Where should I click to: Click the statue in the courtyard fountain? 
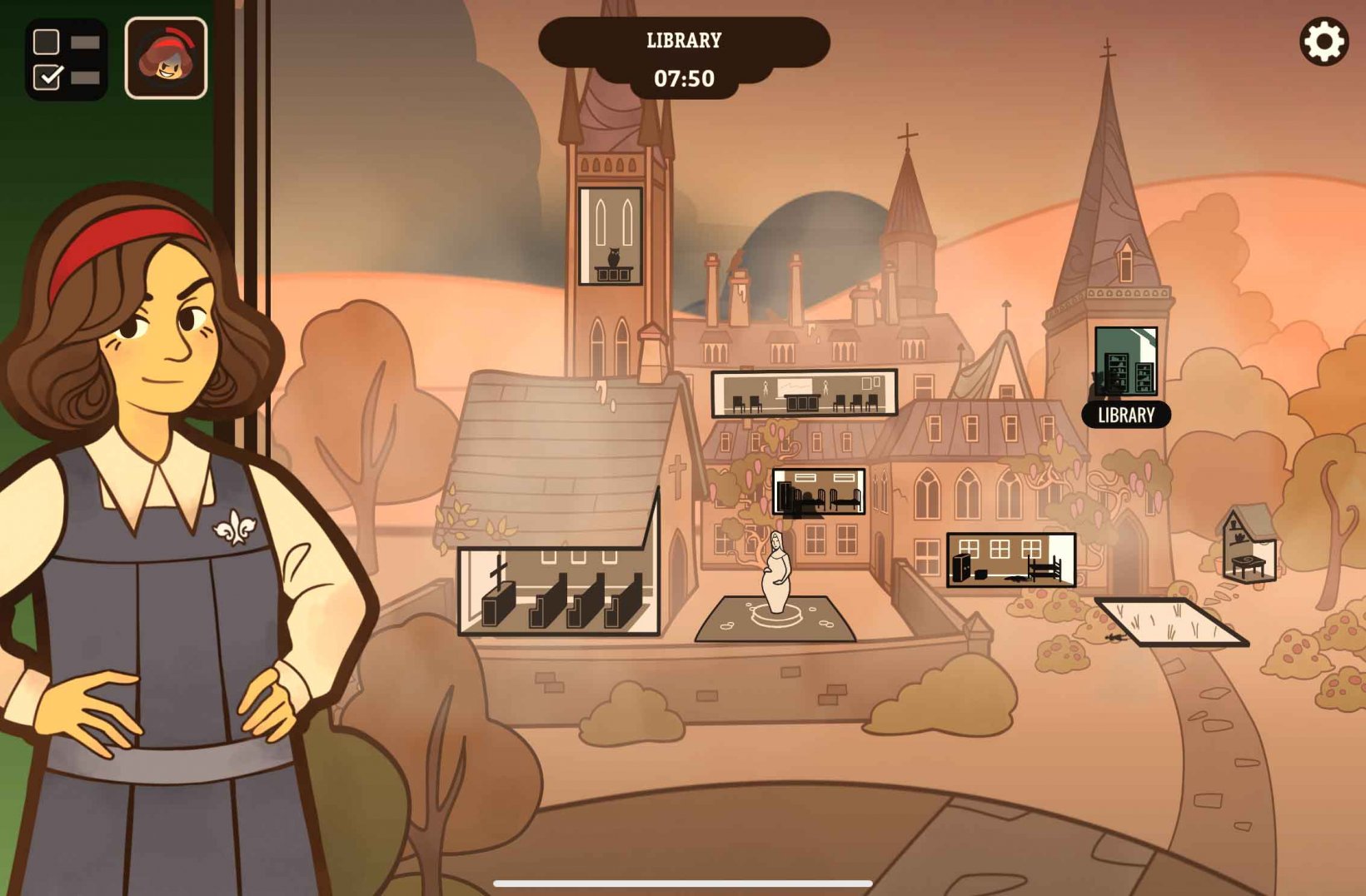pyautogui.click(x=776, y=575)
